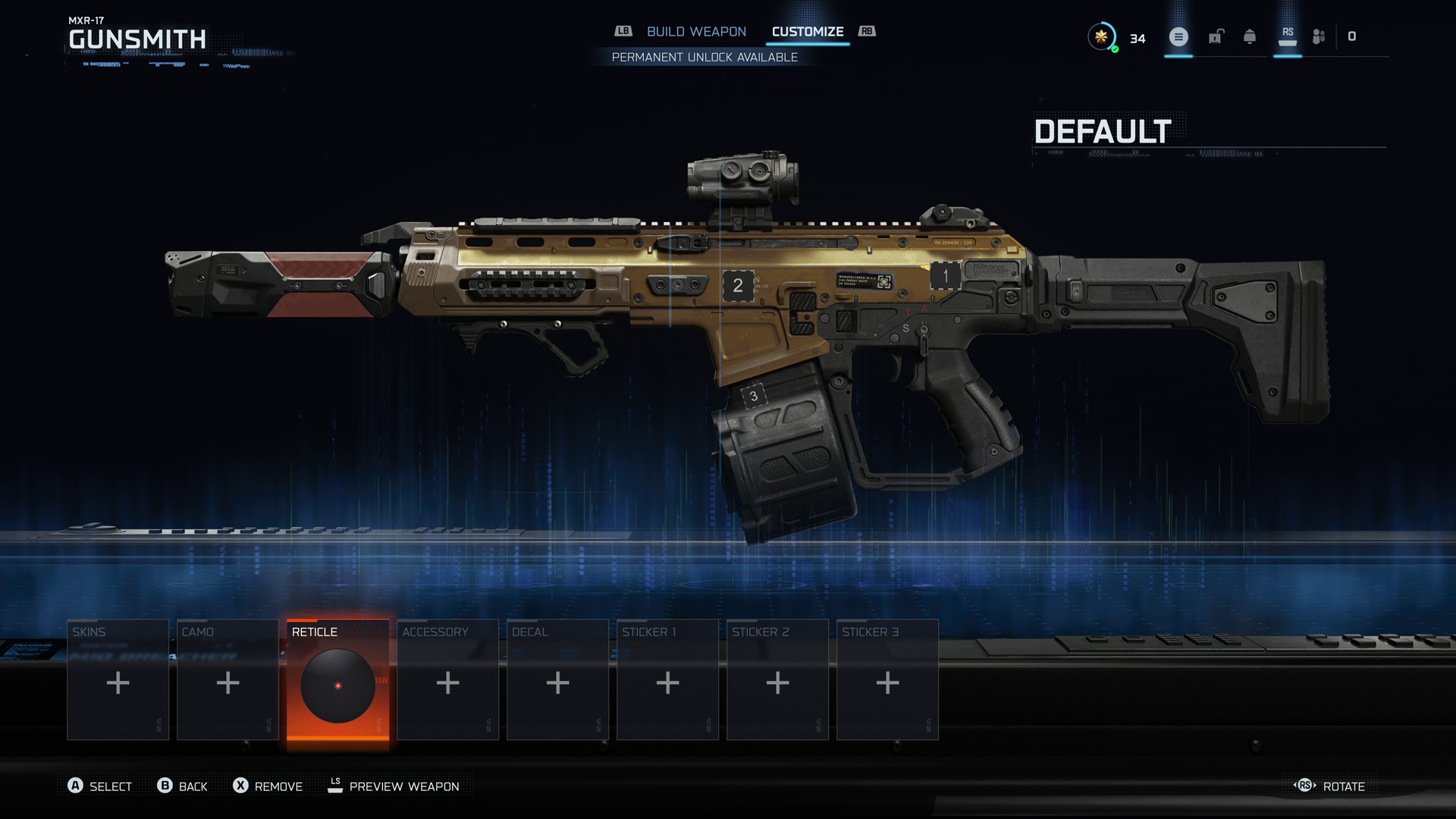The image size is (1456, 819).
Task: Open the social friends icon
Action: pos(1319,36)
